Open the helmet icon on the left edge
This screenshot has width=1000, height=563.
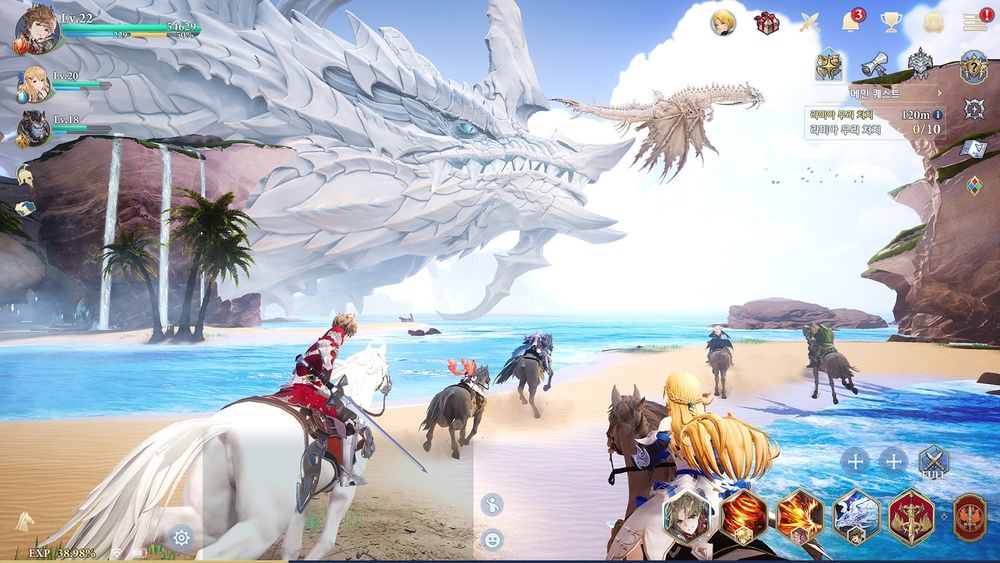pyautogui.click(x=25, y=173)
